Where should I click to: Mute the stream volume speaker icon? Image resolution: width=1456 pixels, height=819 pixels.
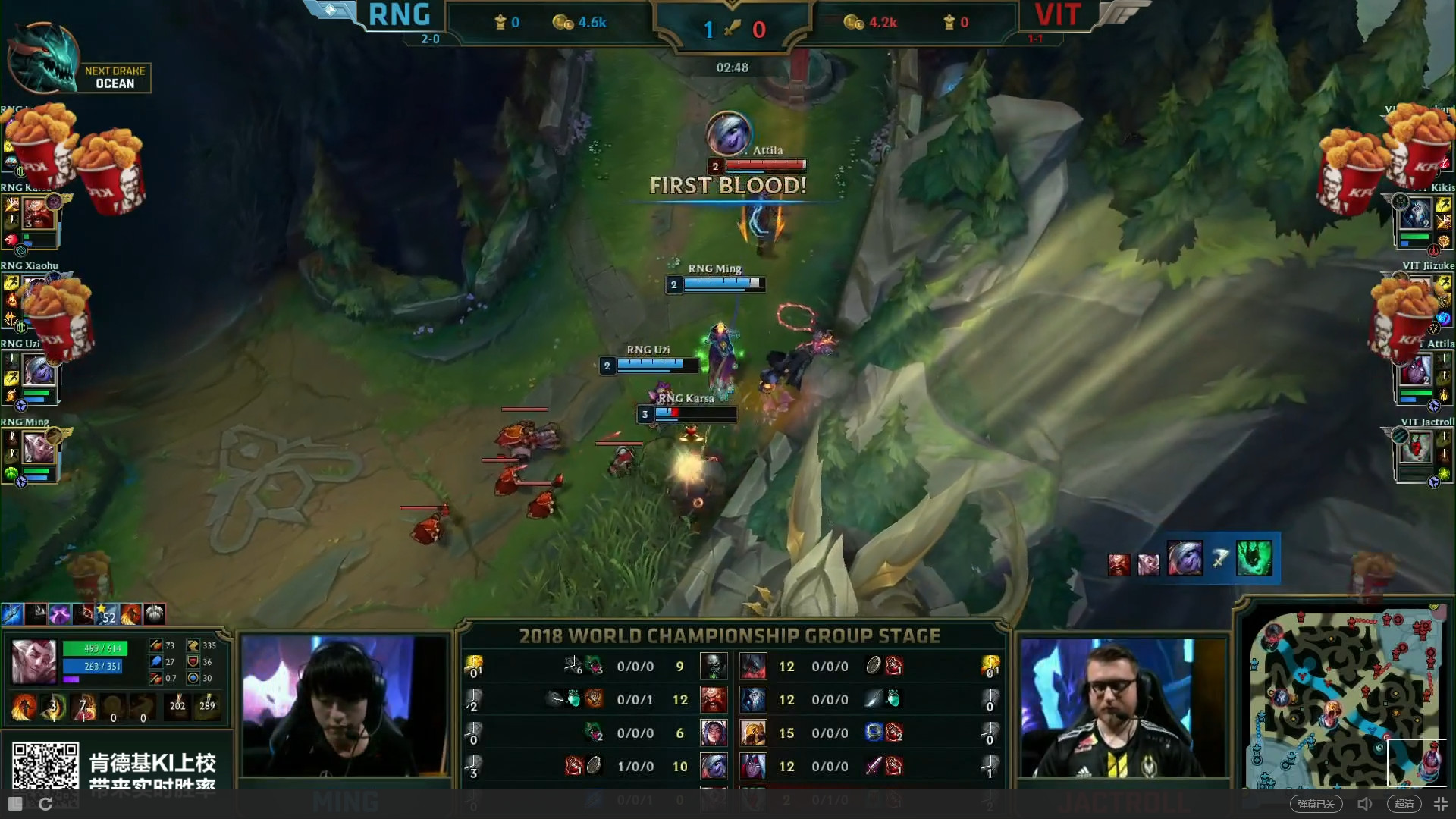1366,803
